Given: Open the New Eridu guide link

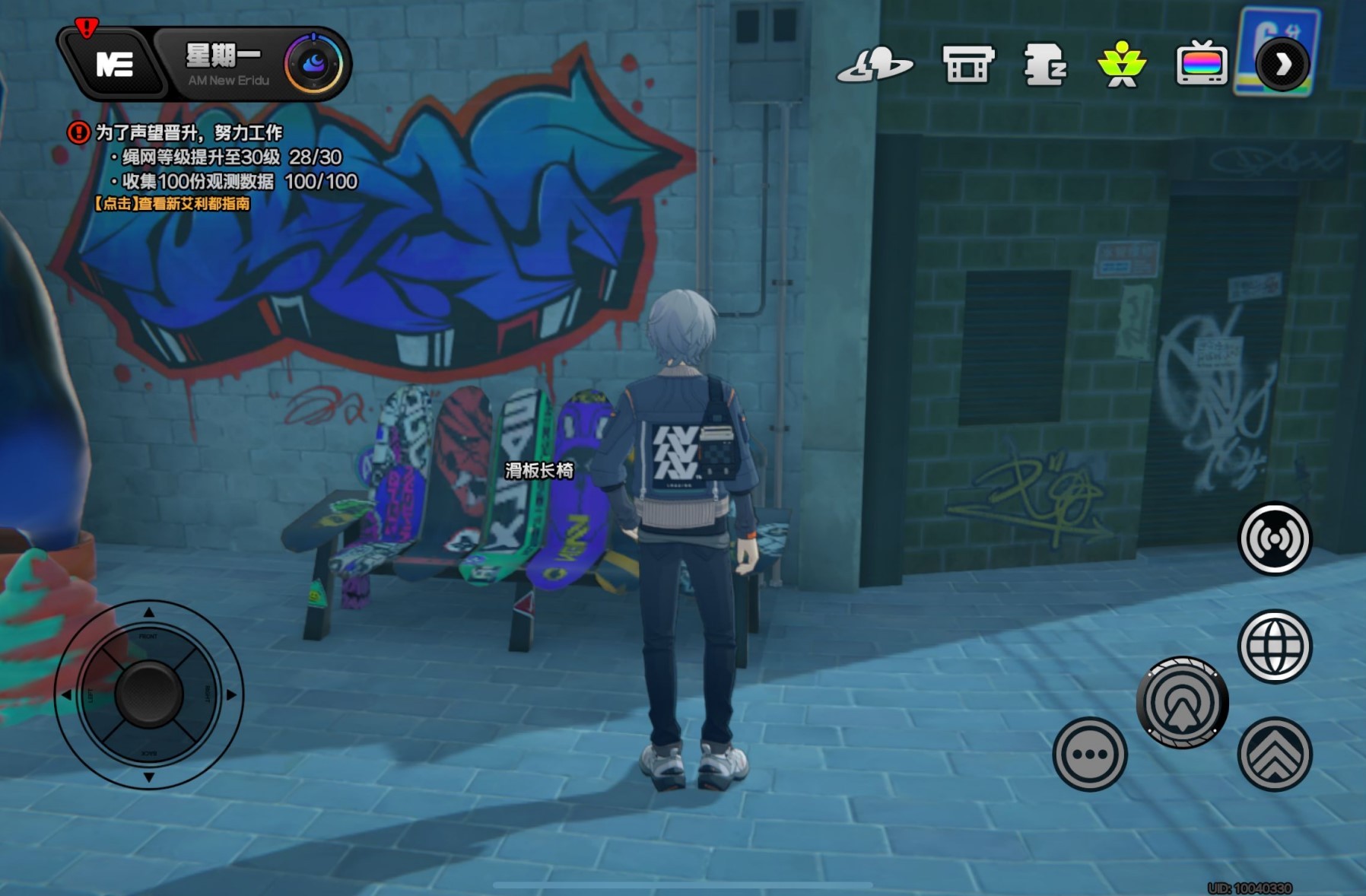Looking at the screenshot, I should [x=172, y=204].
